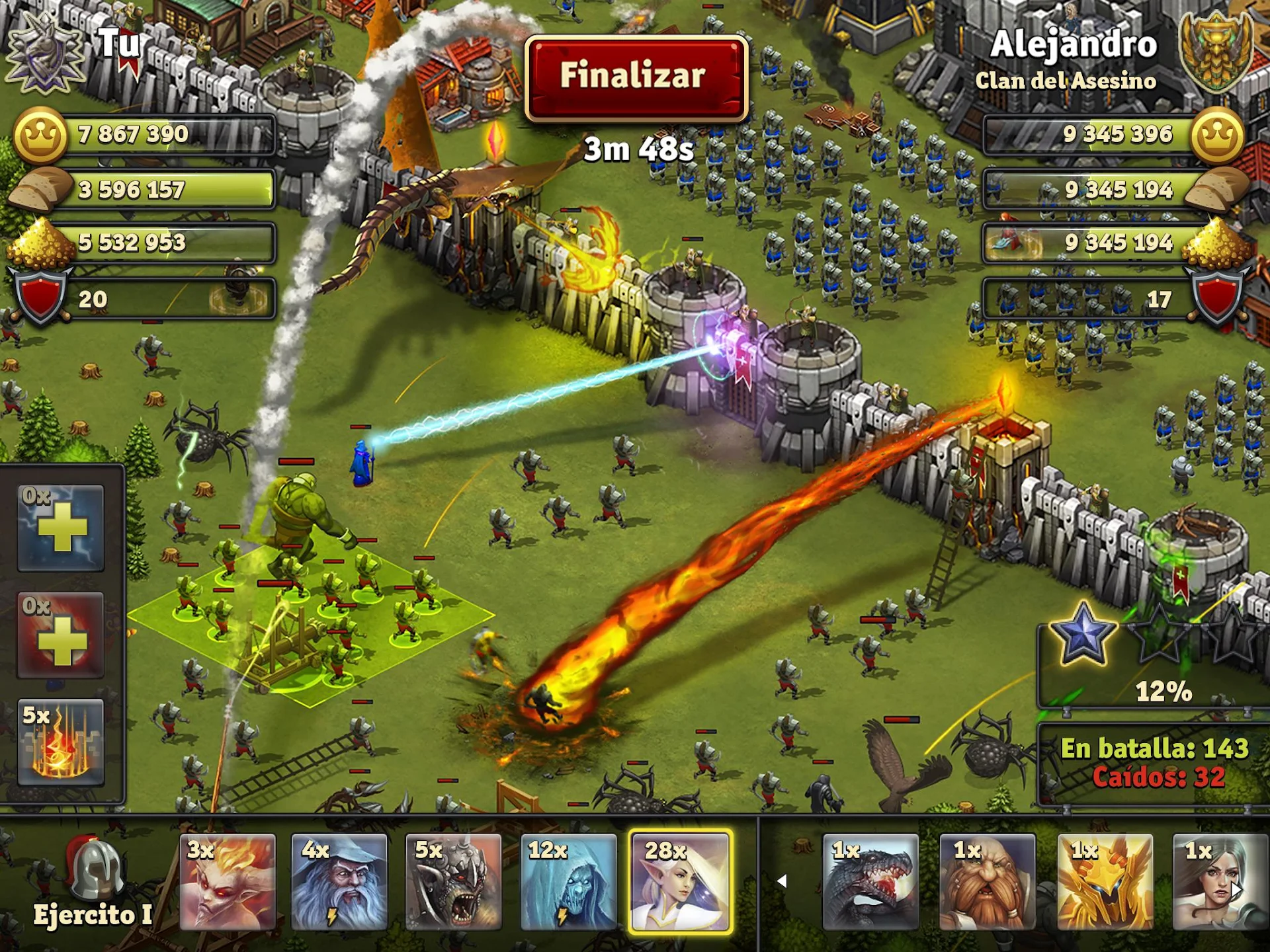Expand the hero card list arrow
1270x952 pixels.
pos(784,881)
